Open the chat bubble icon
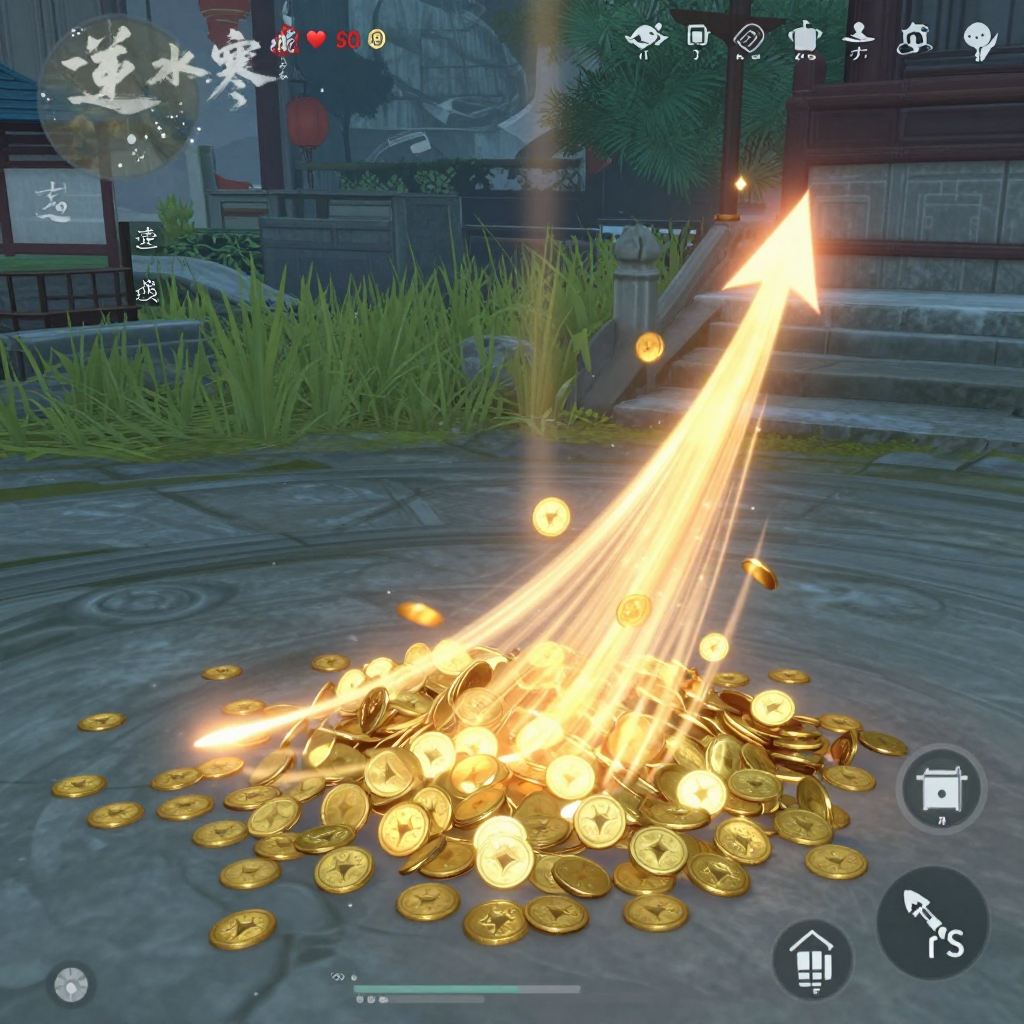The image size is (1024, 1024). click(979, 39)
